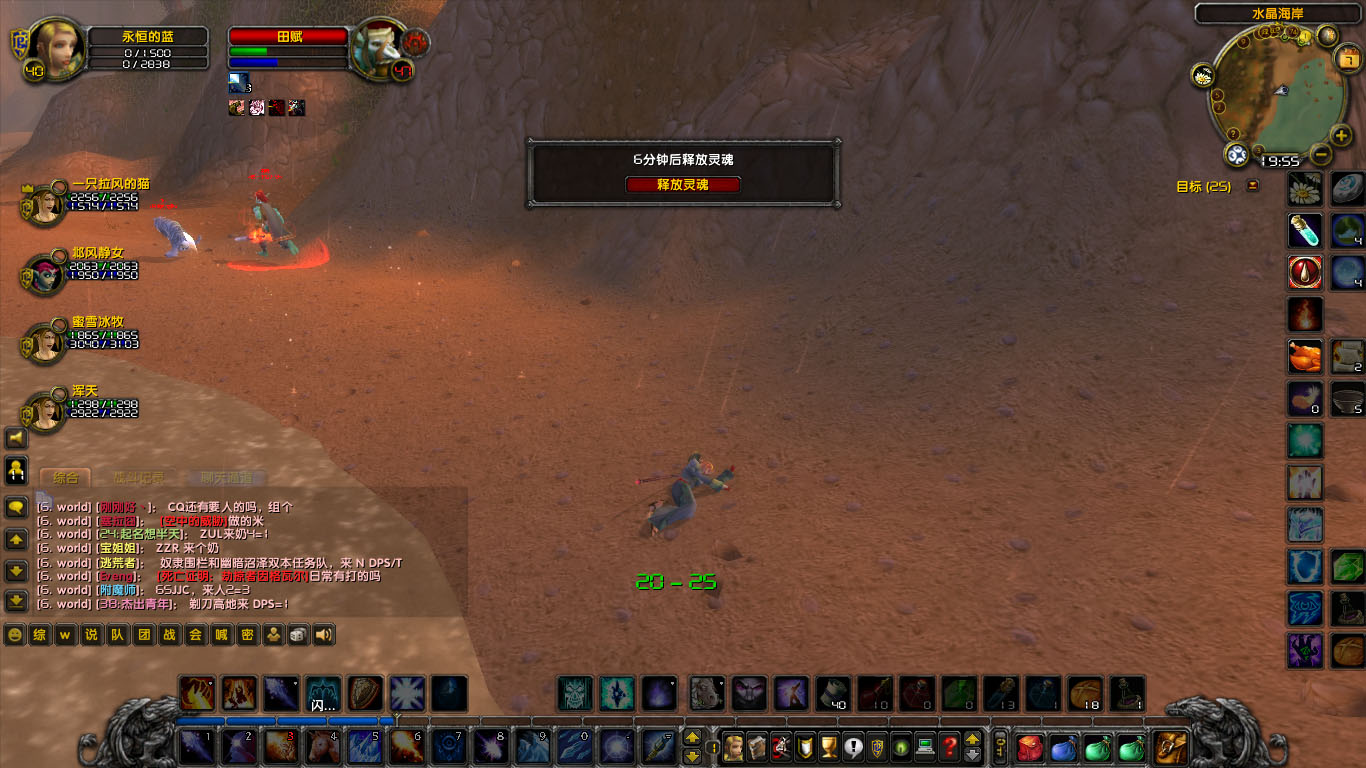Select party member 一只拉风的猫
Screen dimensions: 1366x768
[x=44, y=205]
